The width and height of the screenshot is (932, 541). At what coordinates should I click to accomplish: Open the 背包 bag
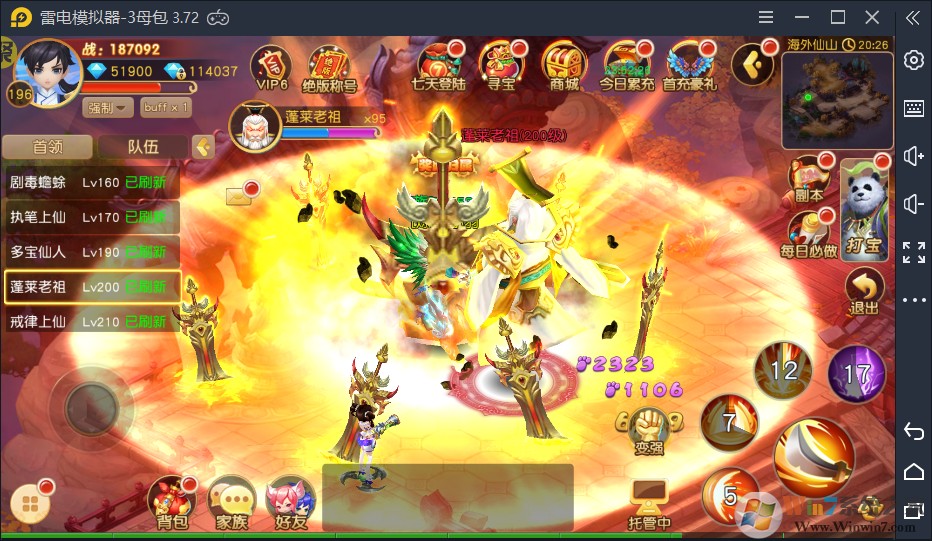point(172,502)
